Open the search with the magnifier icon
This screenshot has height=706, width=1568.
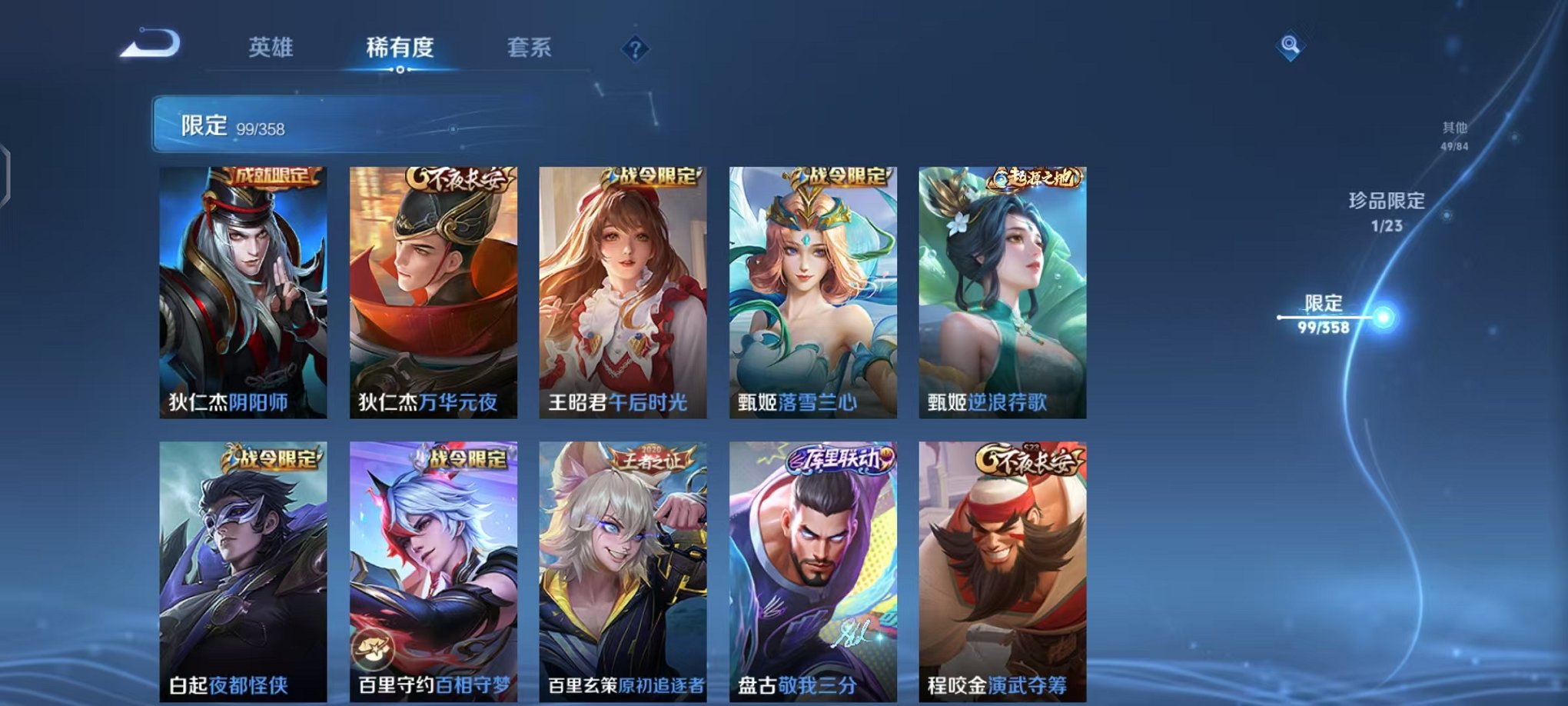click(1288, 46)
